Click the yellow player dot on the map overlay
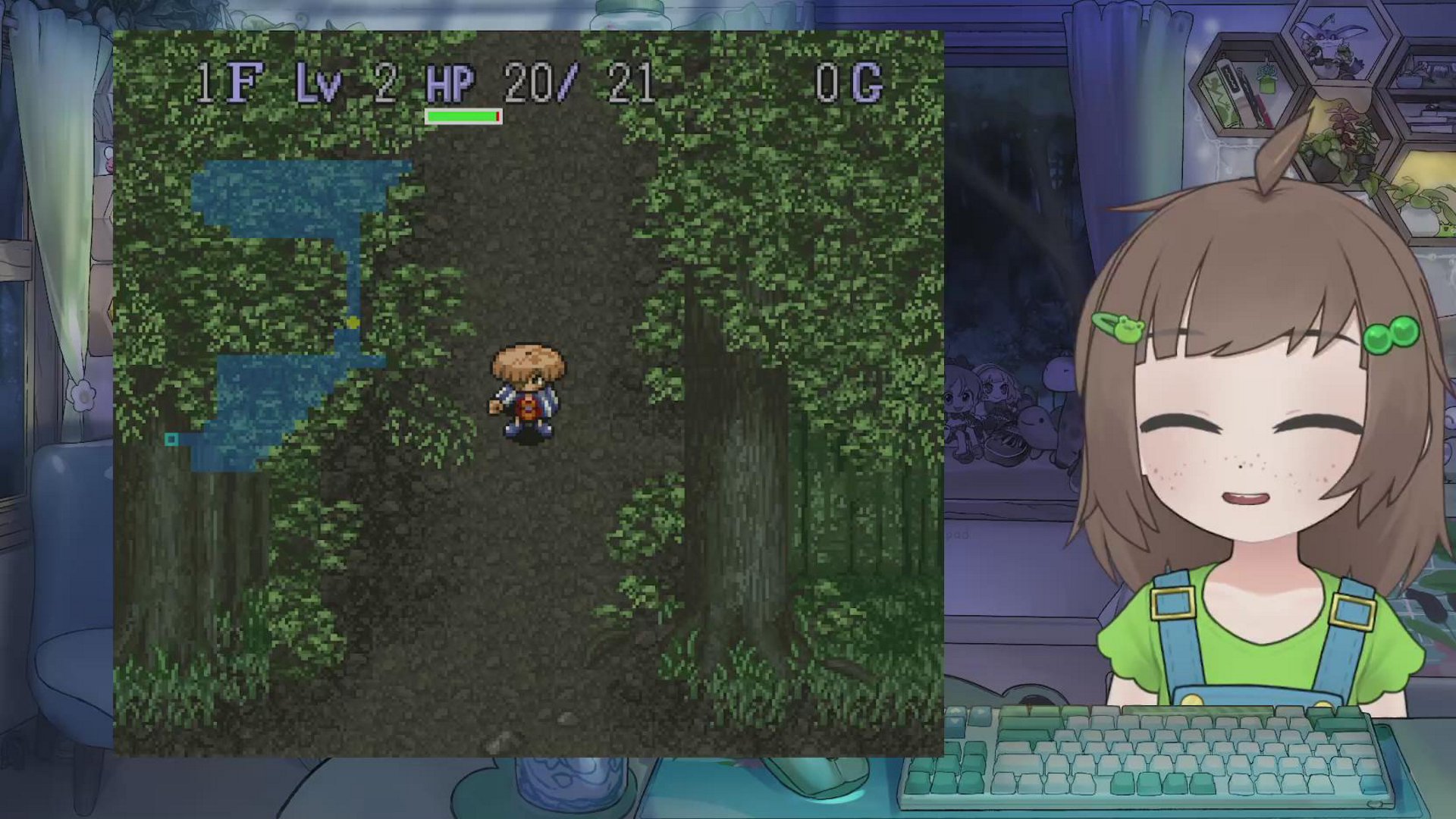Screen dimensions: 1456x819 pyautogui.click(x=353, y=323)
